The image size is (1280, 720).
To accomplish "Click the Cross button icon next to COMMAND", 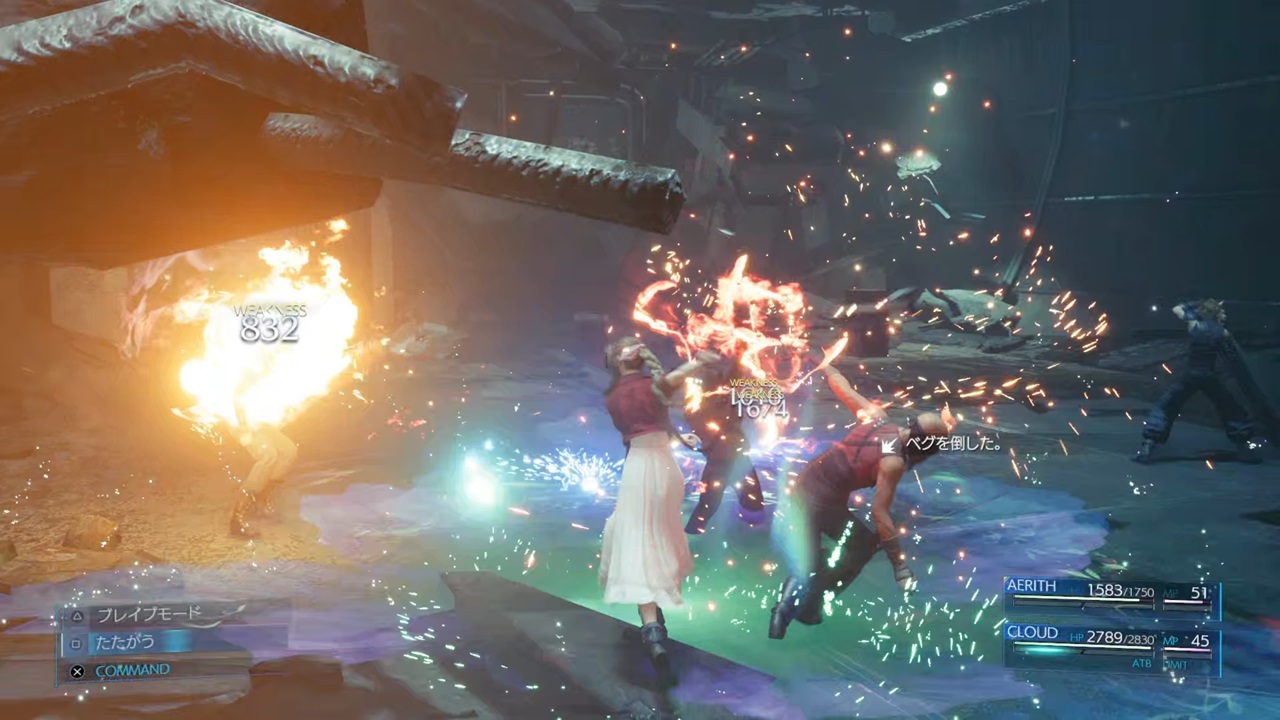I will click(x=77, y=671).
